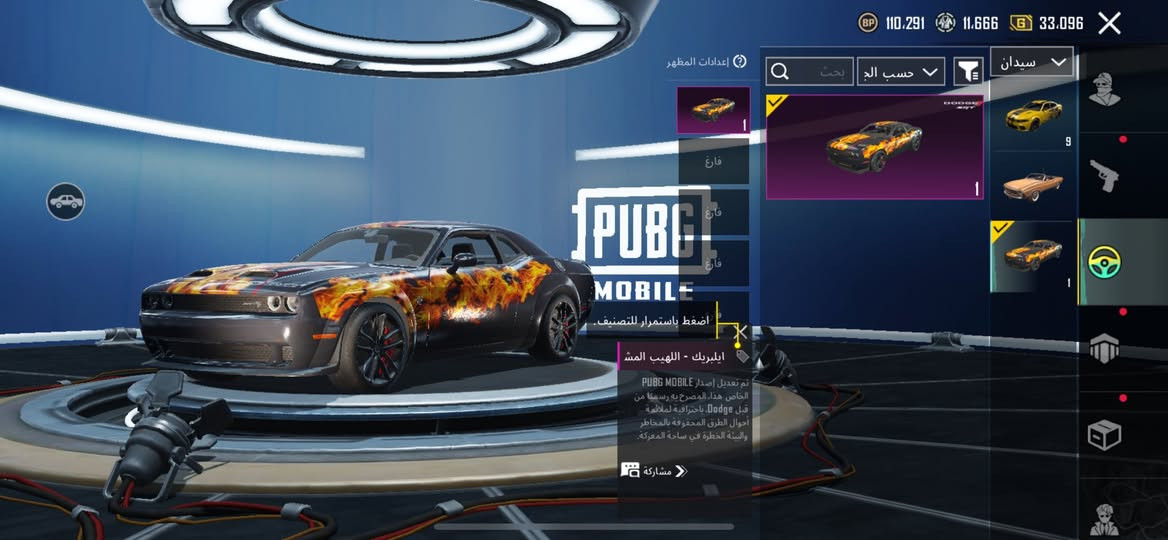
Task: Select the checked flame Dodge list thumbnail
Action: coord(1033,256)
